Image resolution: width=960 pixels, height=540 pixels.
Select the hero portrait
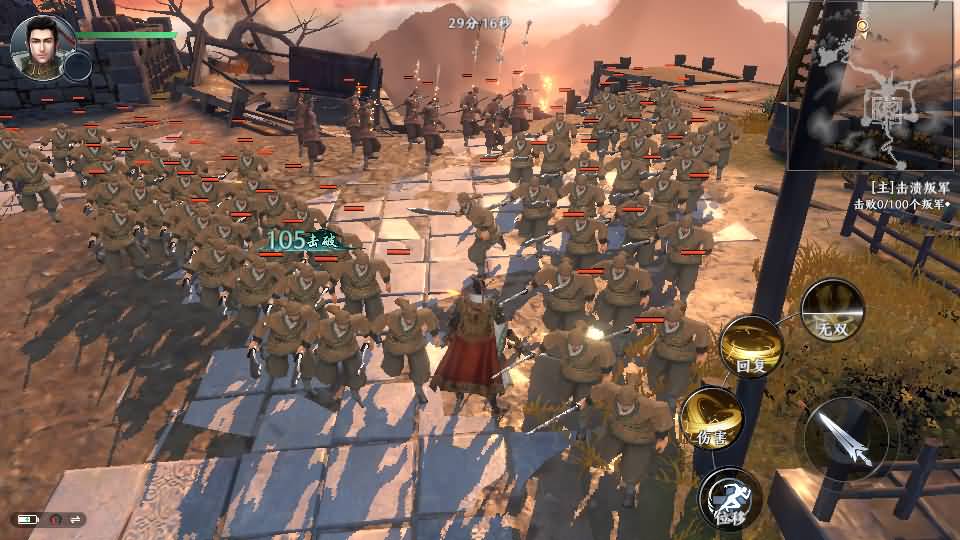pos(37,45)
